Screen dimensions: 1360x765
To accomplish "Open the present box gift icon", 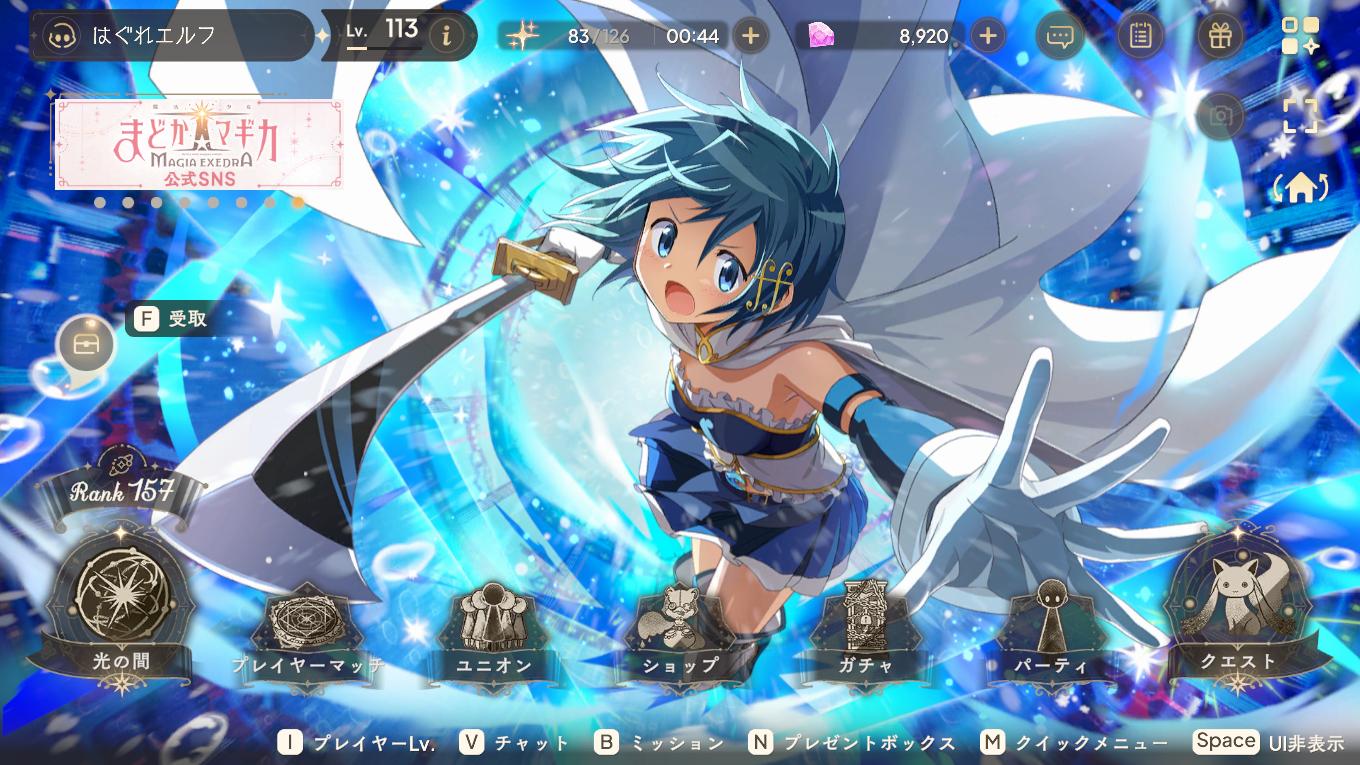I will pos(1219,36).
